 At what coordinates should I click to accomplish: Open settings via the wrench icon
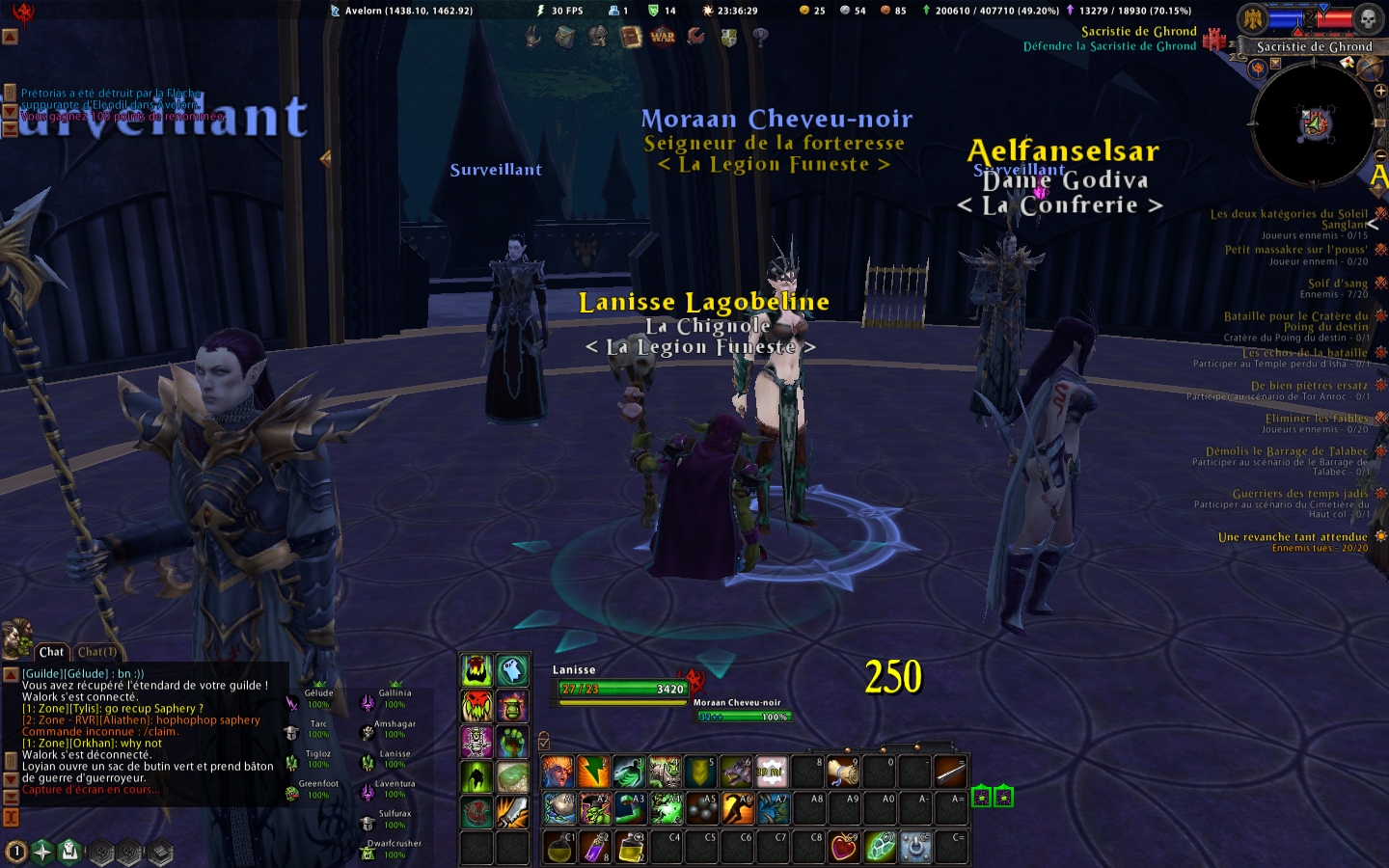tap(695, 37)
